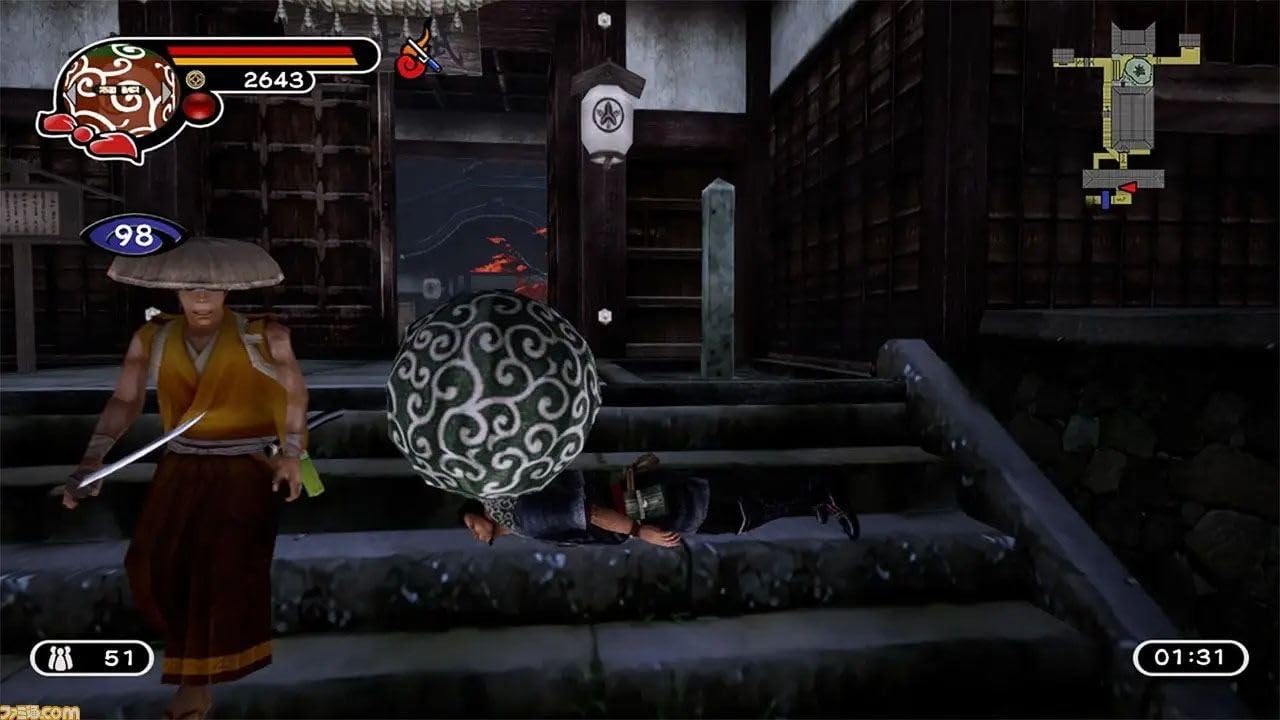
Task: Click the gold coin icon beside the money counter
Action: (x=197, y=80)
